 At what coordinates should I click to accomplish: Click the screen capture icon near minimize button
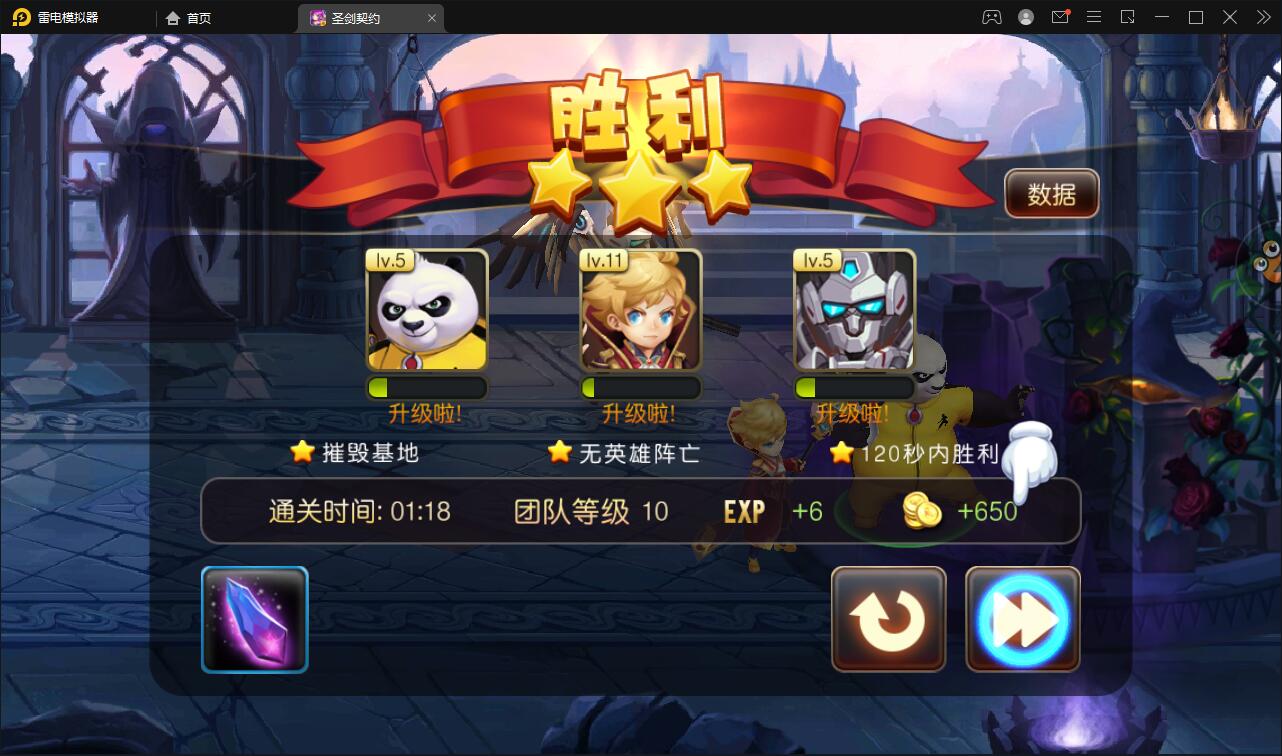[1128, 17]
